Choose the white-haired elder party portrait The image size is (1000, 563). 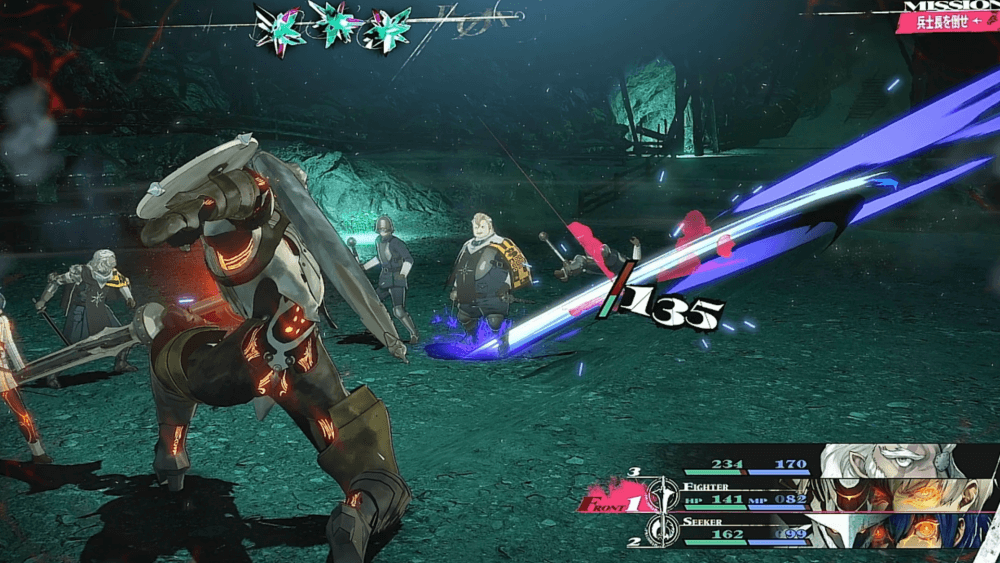point(905,460)
